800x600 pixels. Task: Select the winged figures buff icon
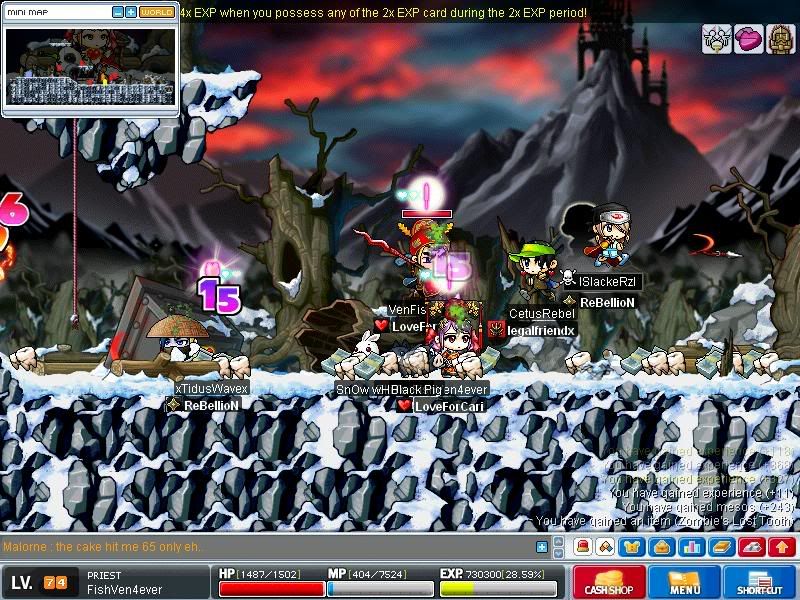tap(716, 39)
